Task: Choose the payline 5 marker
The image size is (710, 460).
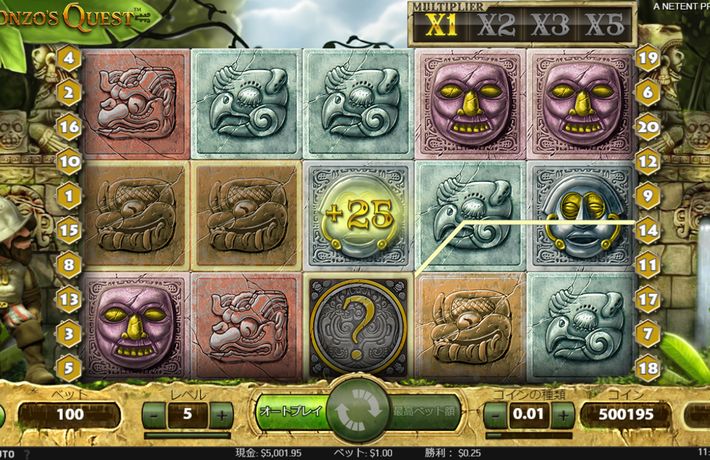Action: (x=70, y=368)
